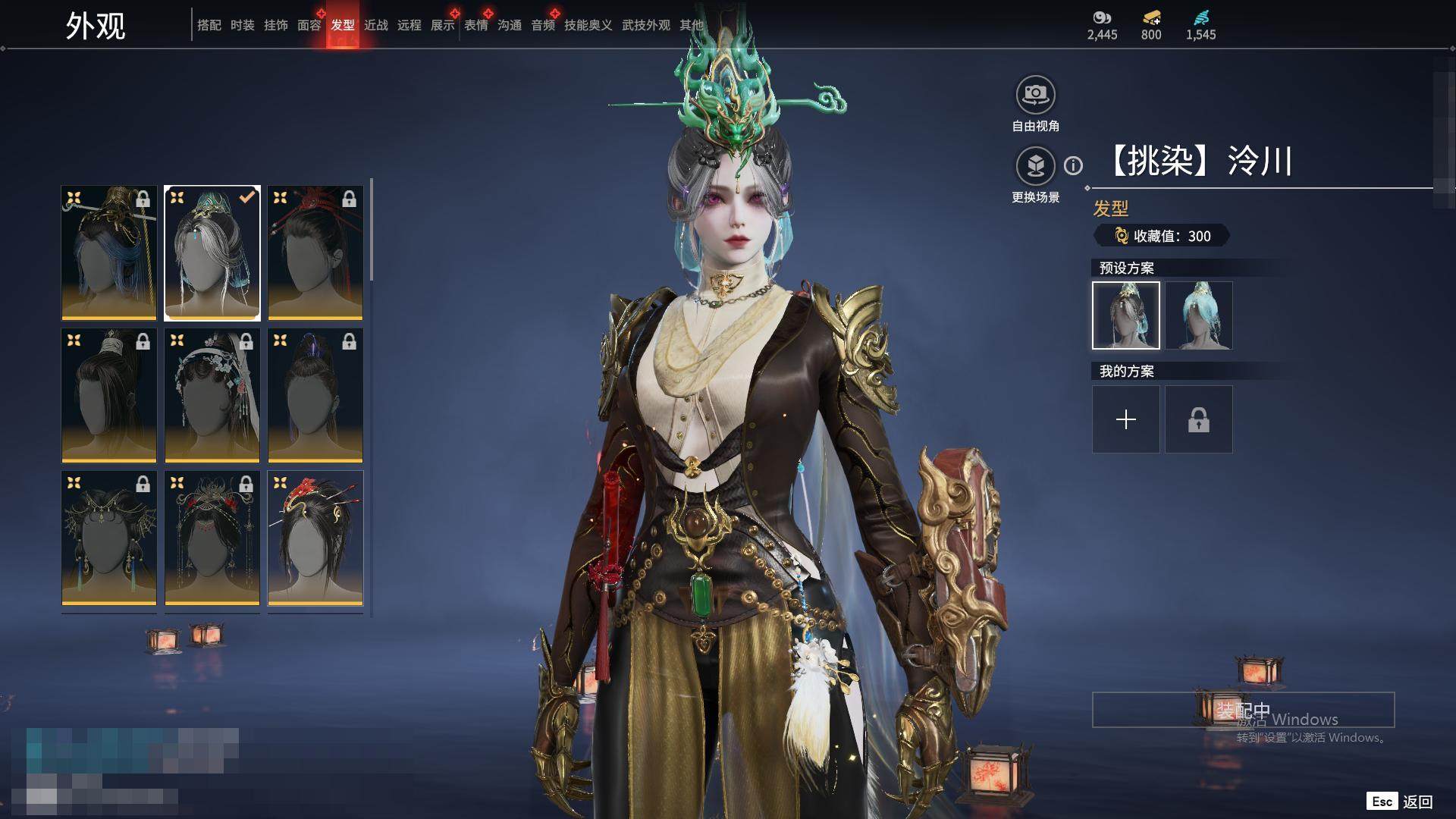Open the 近战 melee tab
The height and width of the screenshot is (819, 1456).
click(x=375, y=25)
